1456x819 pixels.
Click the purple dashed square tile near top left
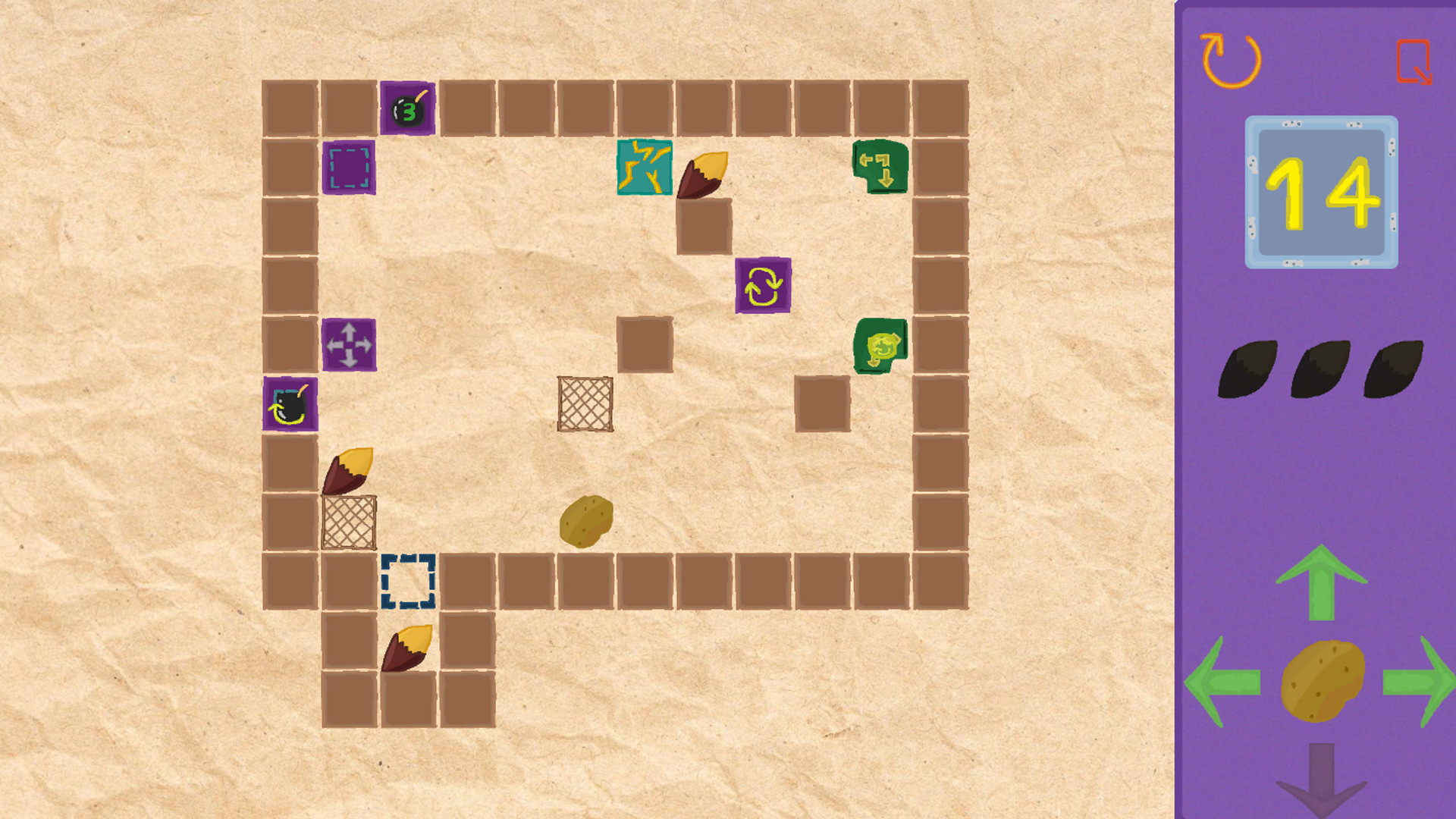[x=350, y=168]
